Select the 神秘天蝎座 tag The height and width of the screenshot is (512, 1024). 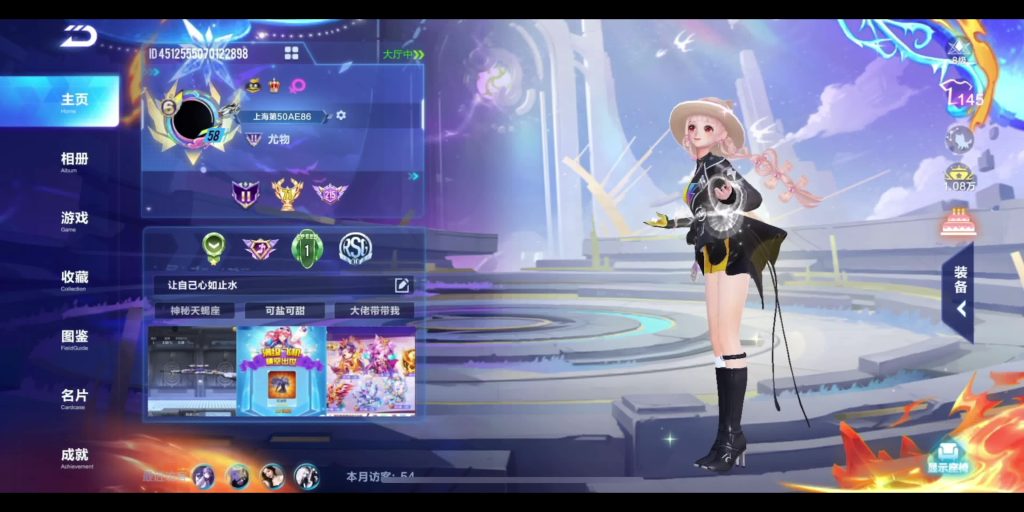(x=193, y=311)
